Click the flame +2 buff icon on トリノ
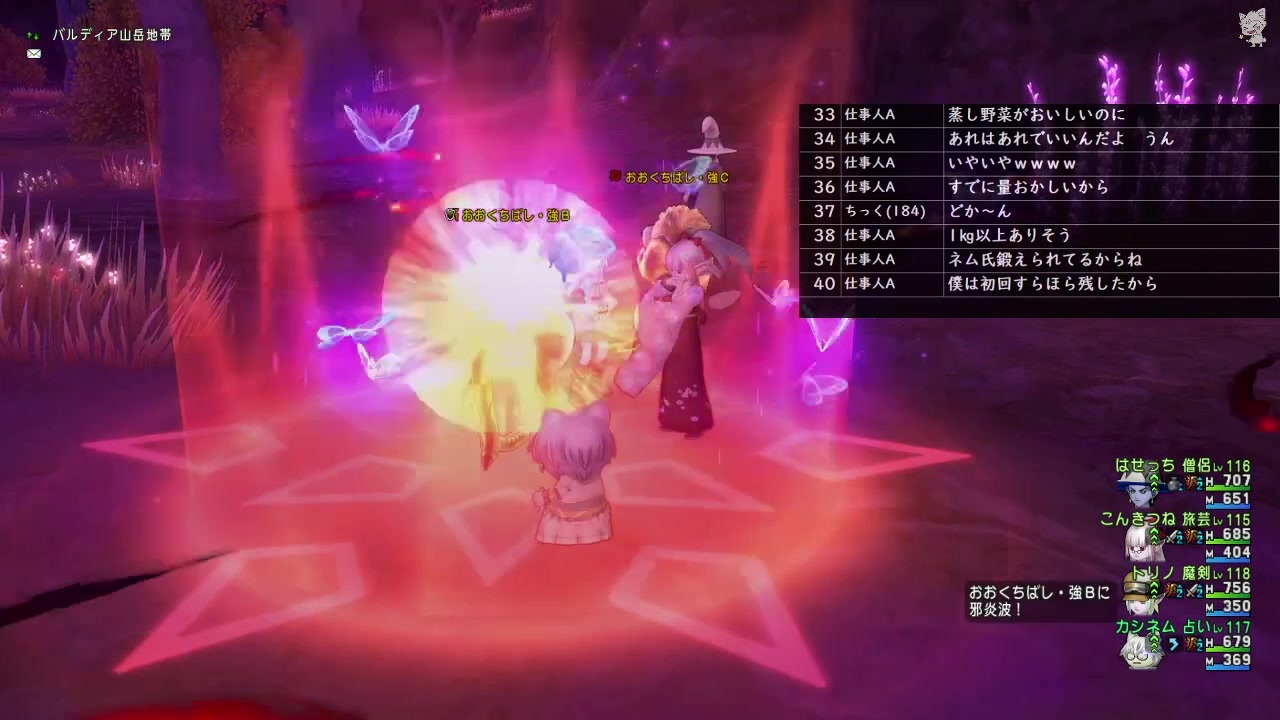This screenshot has width=1280, height=720. pyautogui.click(x=1171, y=591)
